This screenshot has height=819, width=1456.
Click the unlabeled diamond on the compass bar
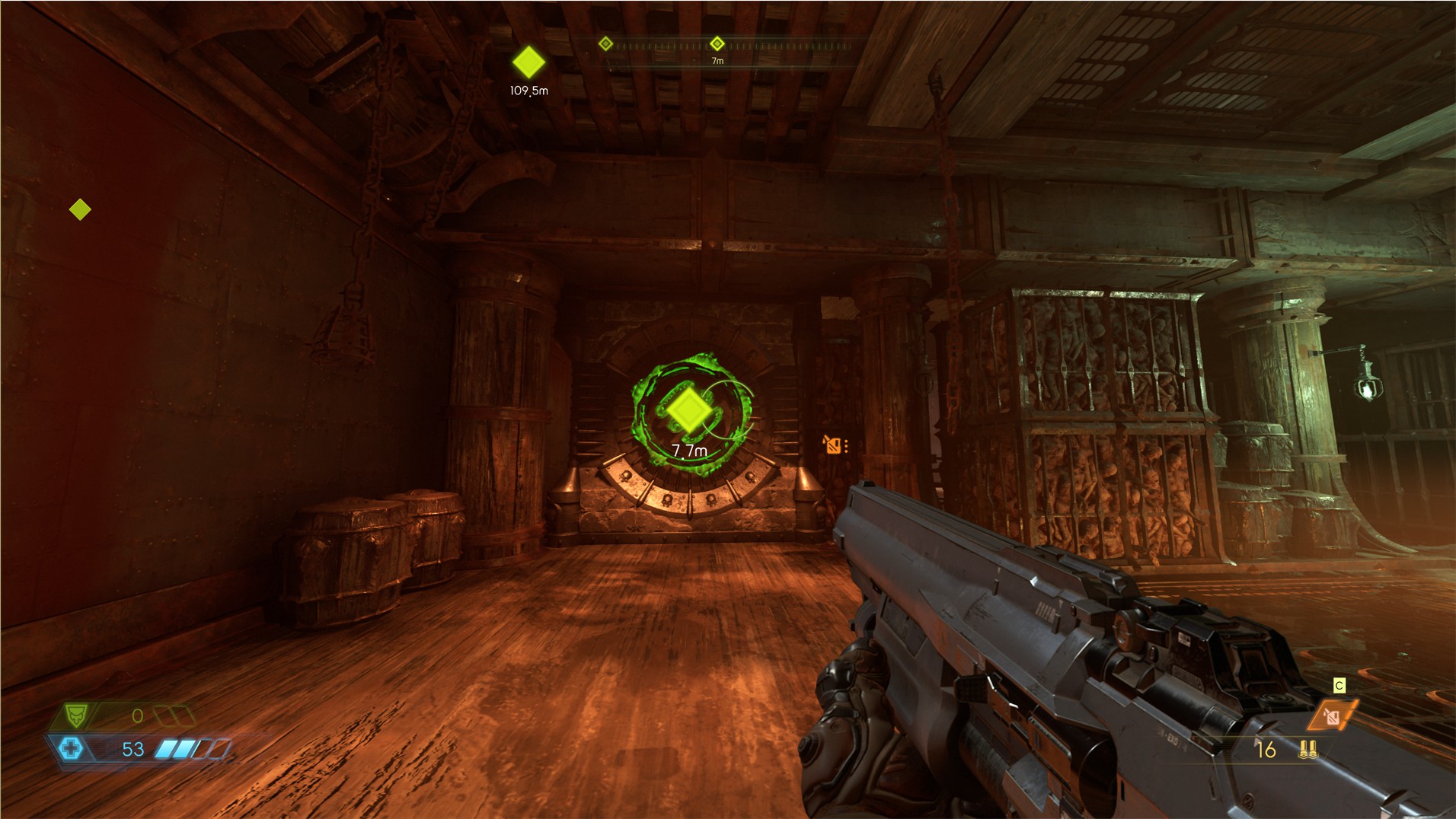[605, 43]
